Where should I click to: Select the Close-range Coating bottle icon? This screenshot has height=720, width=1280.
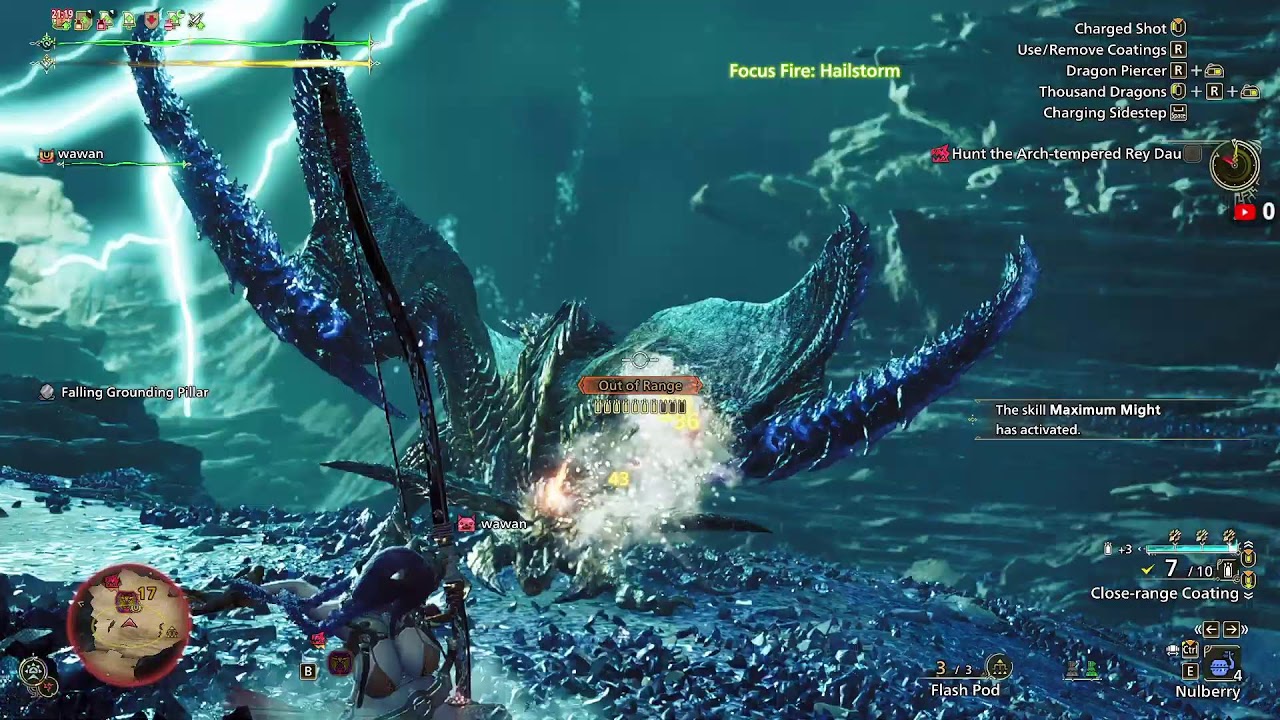tap(1229, 570)
